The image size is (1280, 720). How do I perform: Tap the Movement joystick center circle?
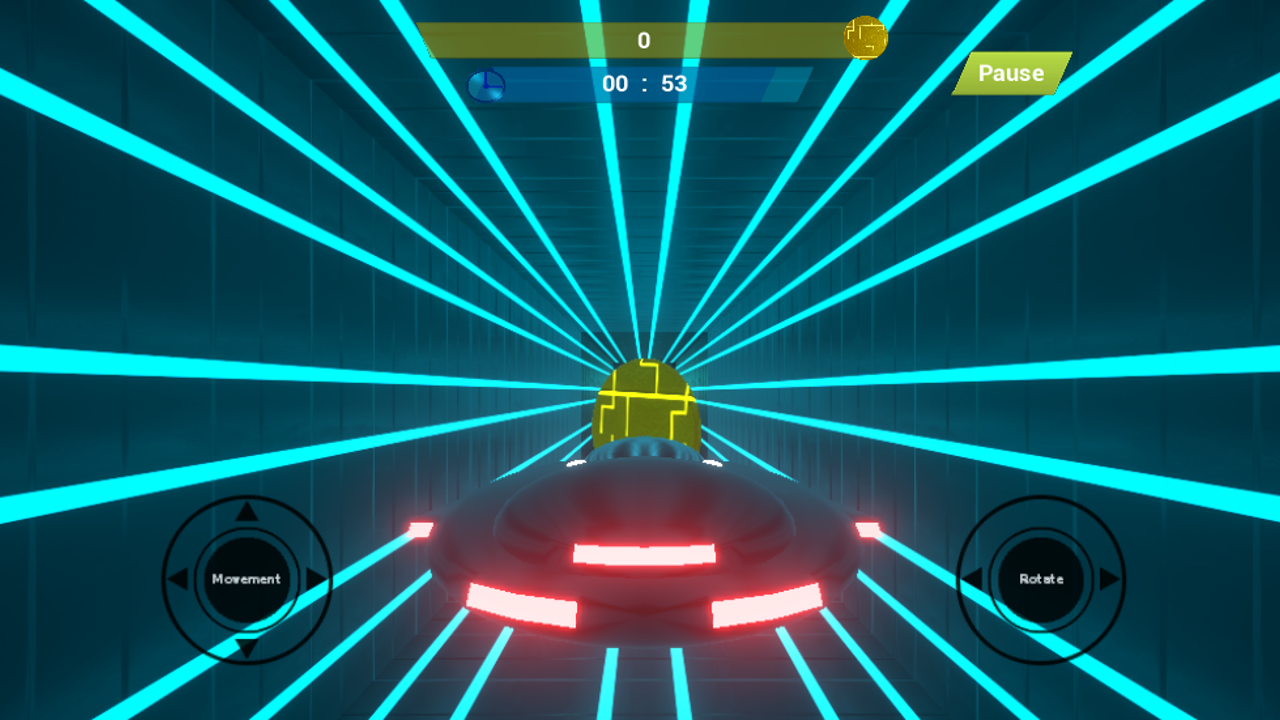coord(247,577)
